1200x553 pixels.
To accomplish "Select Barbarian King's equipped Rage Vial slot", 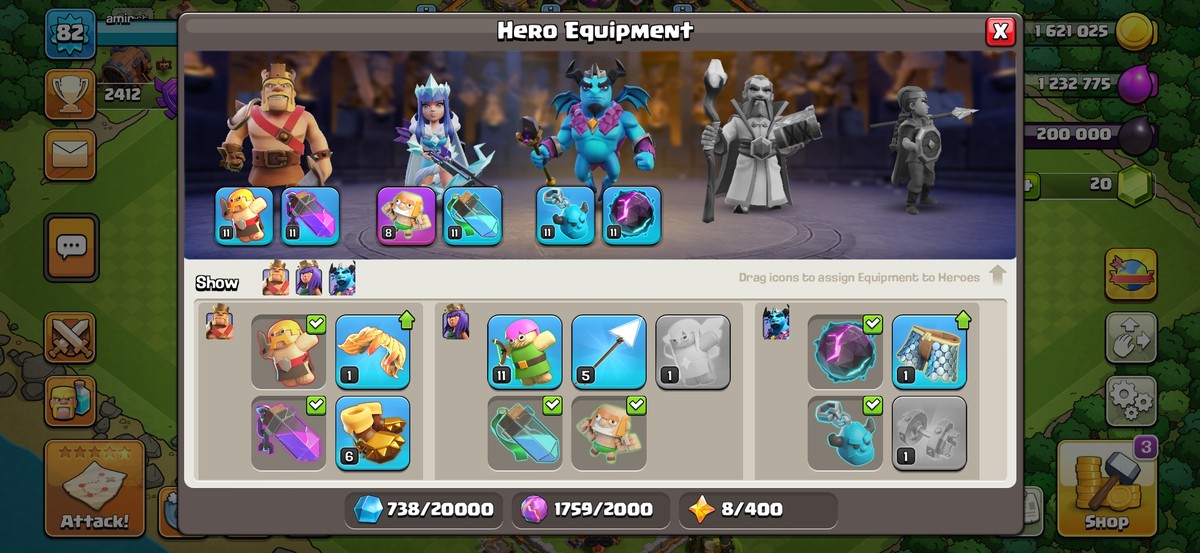I will [x=310, y=215].
